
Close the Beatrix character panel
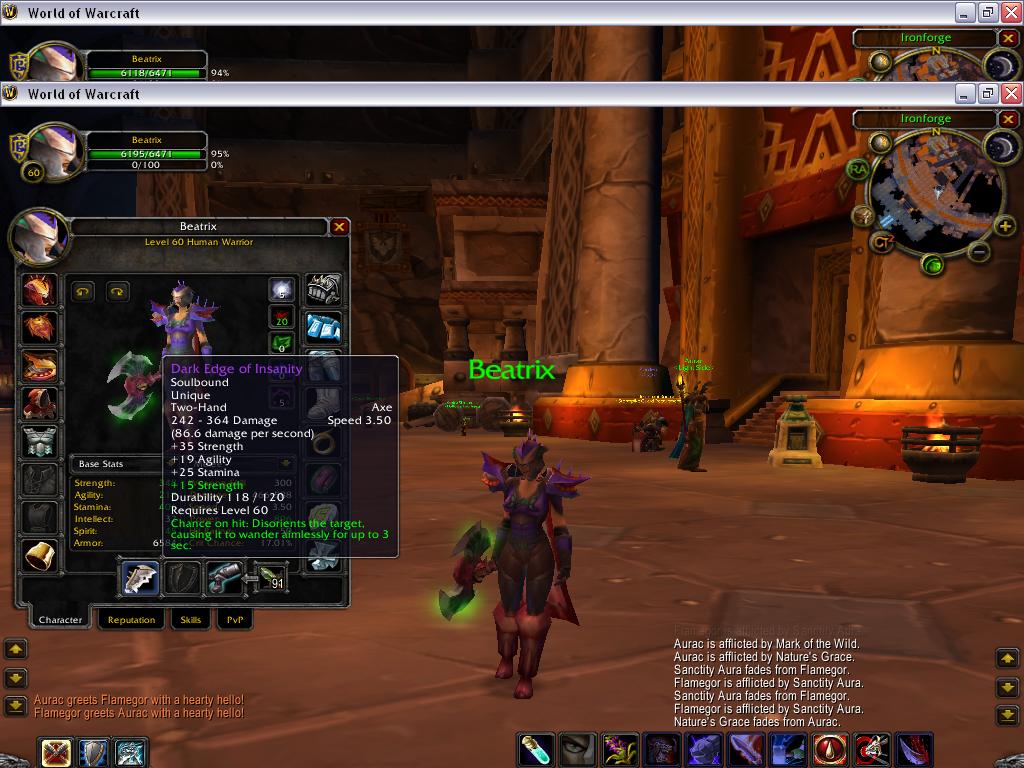coord(339,227)
